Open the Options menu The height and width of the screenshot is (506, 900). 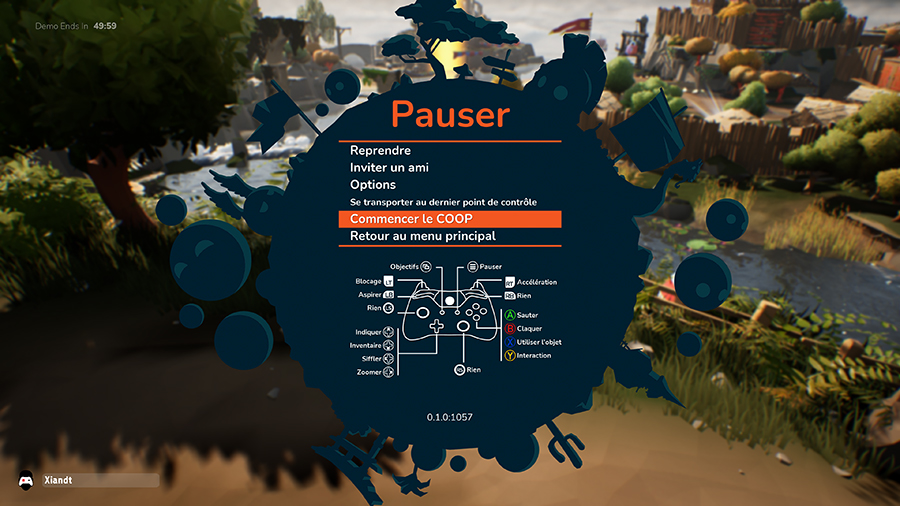[373, 185]
